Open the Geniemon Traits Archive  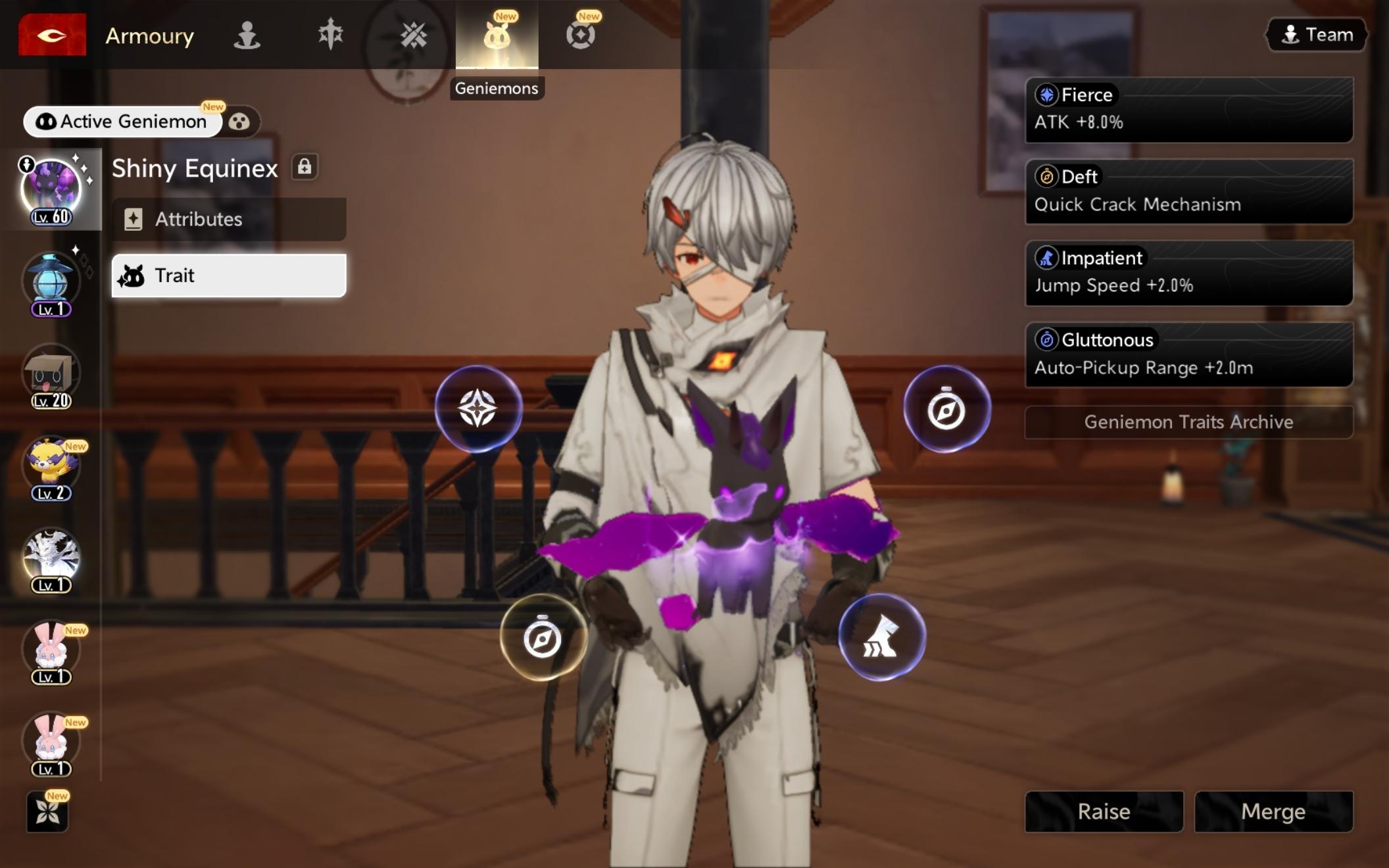click(1188, 422)
